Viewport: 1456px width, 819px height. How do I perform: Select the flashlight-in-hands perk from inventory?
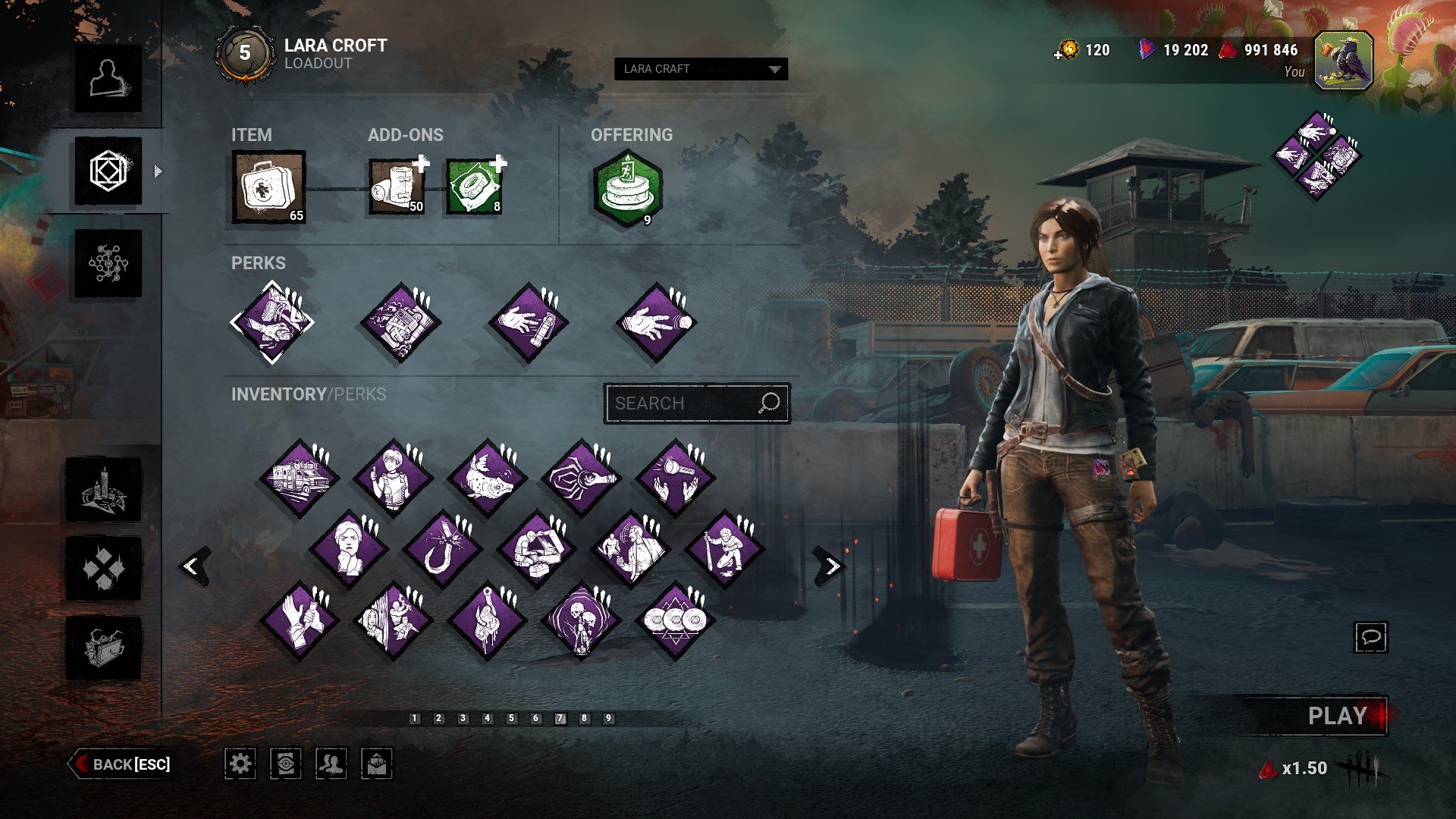click(674, 479)
